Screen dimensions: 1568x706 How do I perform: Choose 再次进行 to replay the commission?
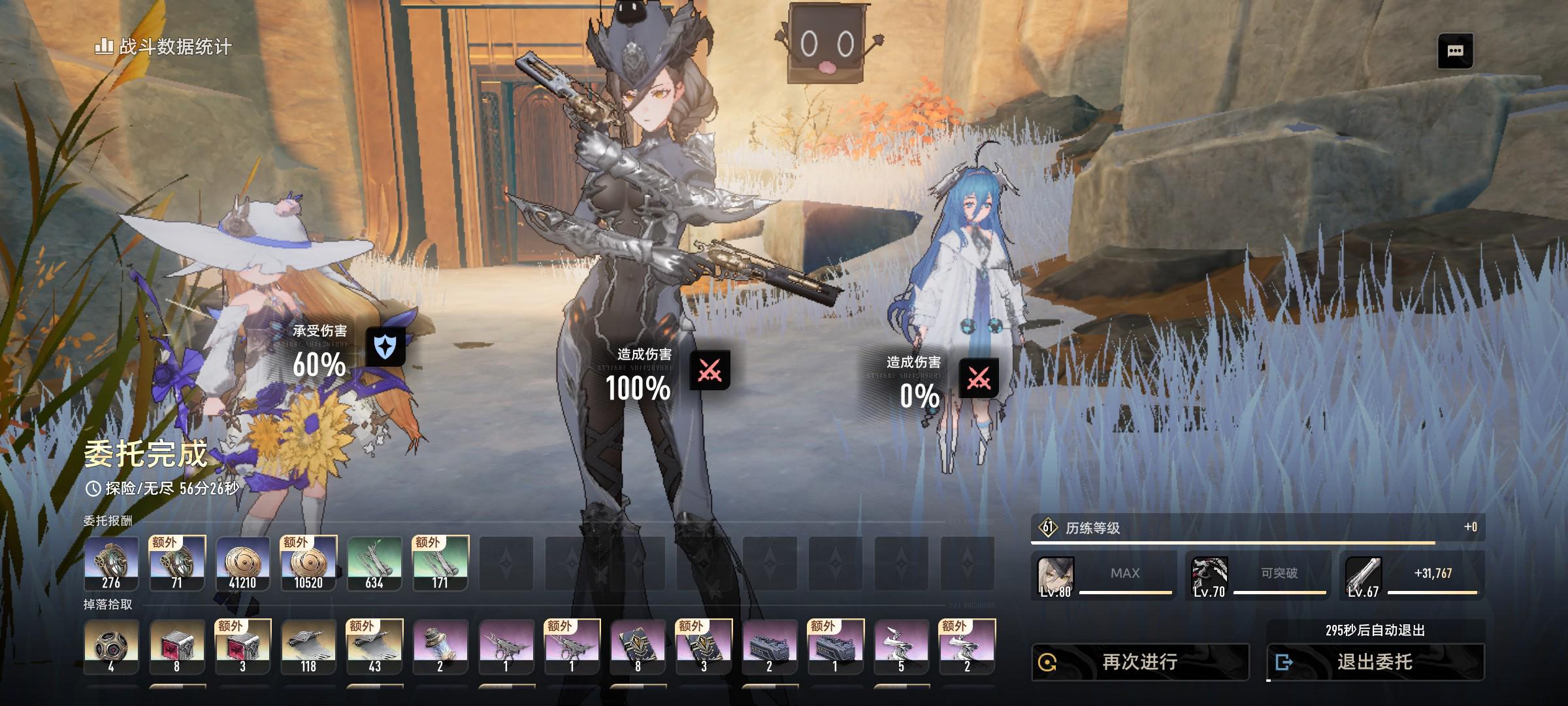click(1140, 662)
